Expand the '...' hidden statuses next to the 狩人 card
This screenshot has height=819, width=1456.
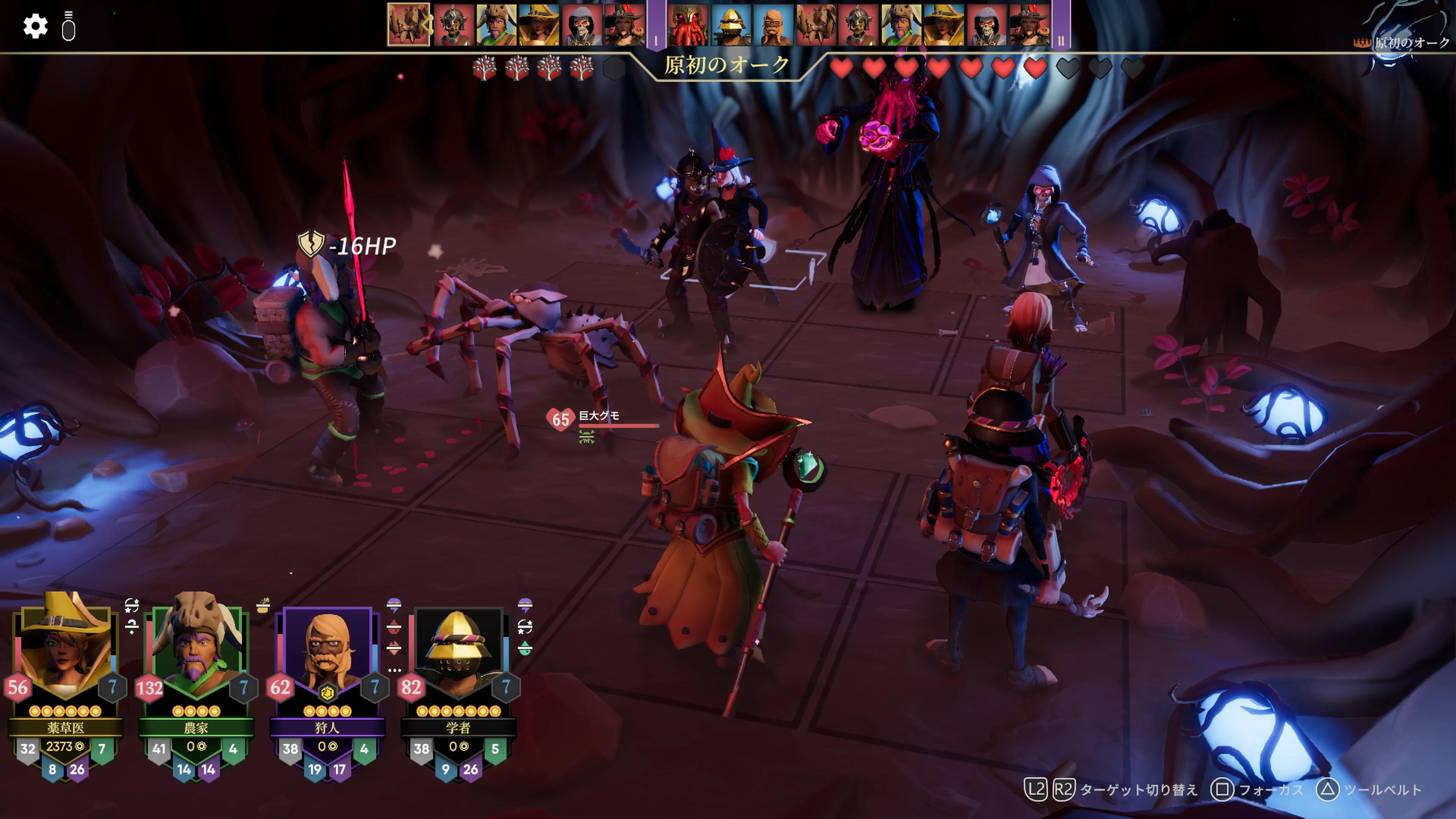click(395, 670)
